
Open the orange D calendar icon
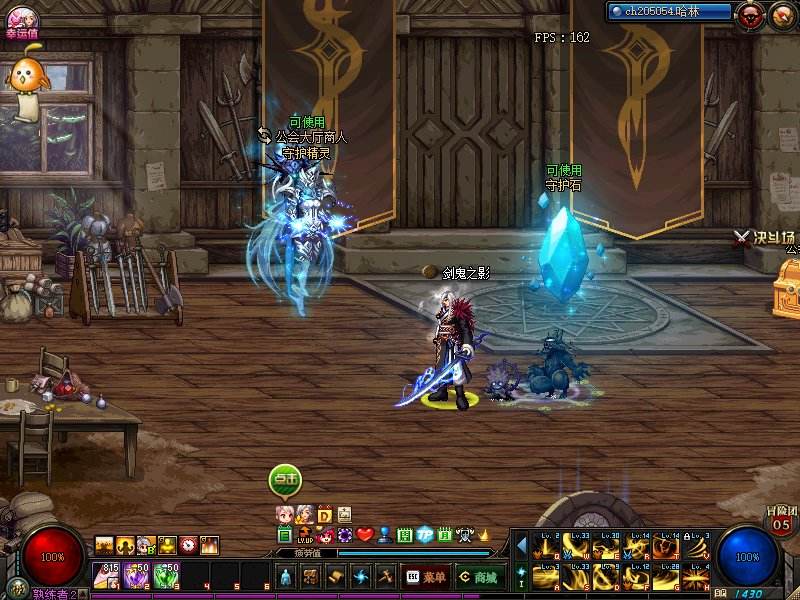325,514
